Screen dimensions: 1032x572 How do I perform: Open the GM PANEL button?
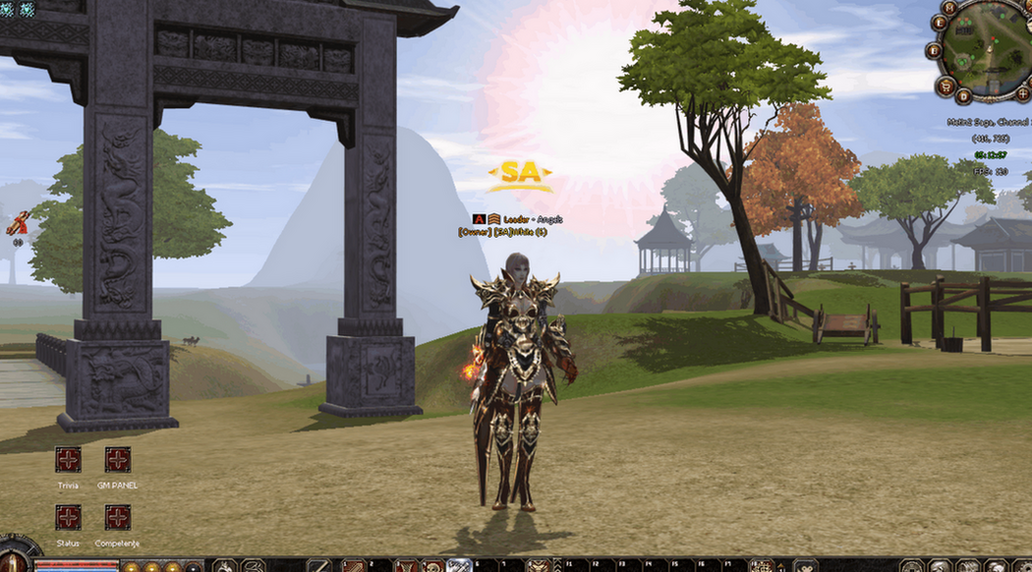coord(117,460)
